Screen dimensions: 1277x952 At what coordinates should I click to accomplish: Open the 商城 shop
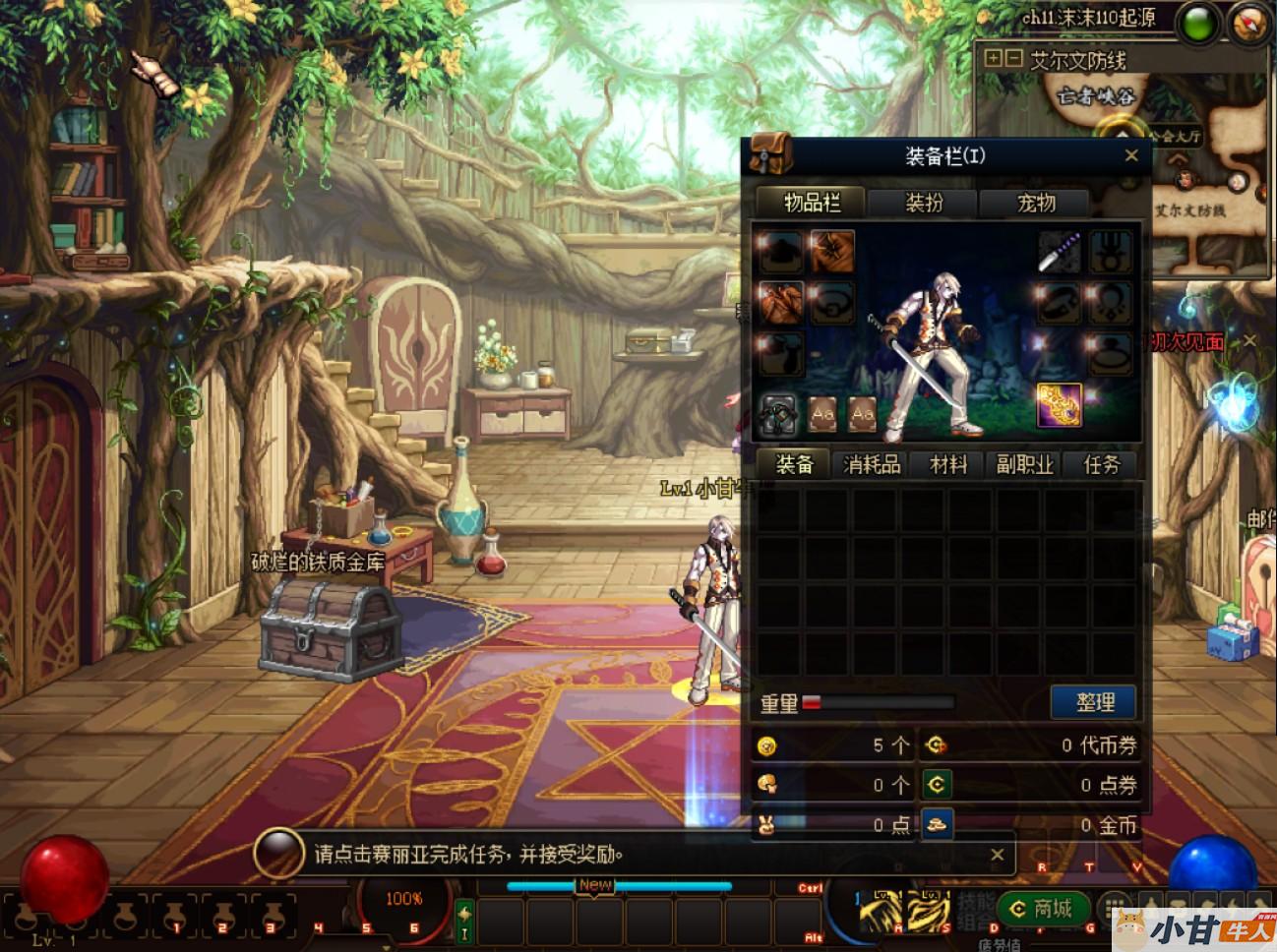1042,909
